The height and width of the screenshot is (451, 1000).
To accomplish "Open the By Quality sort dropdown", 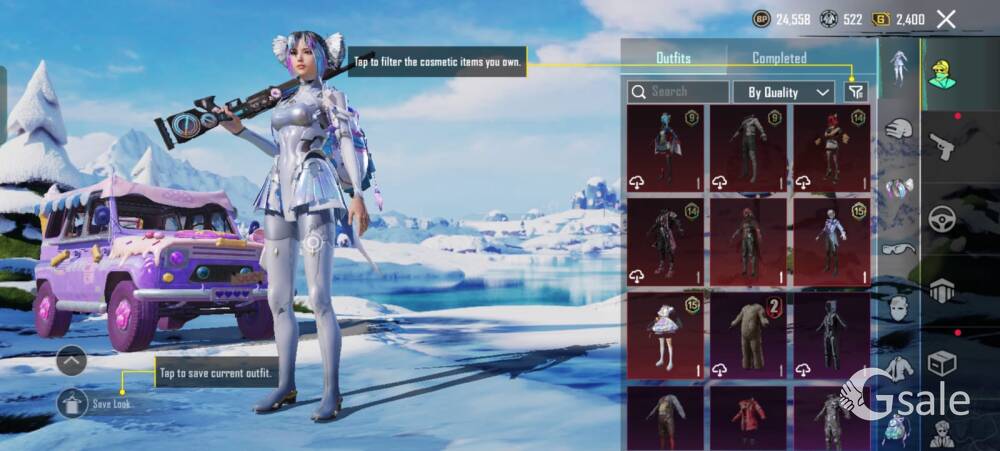I will pyautogui.click(x=784, y=92).
